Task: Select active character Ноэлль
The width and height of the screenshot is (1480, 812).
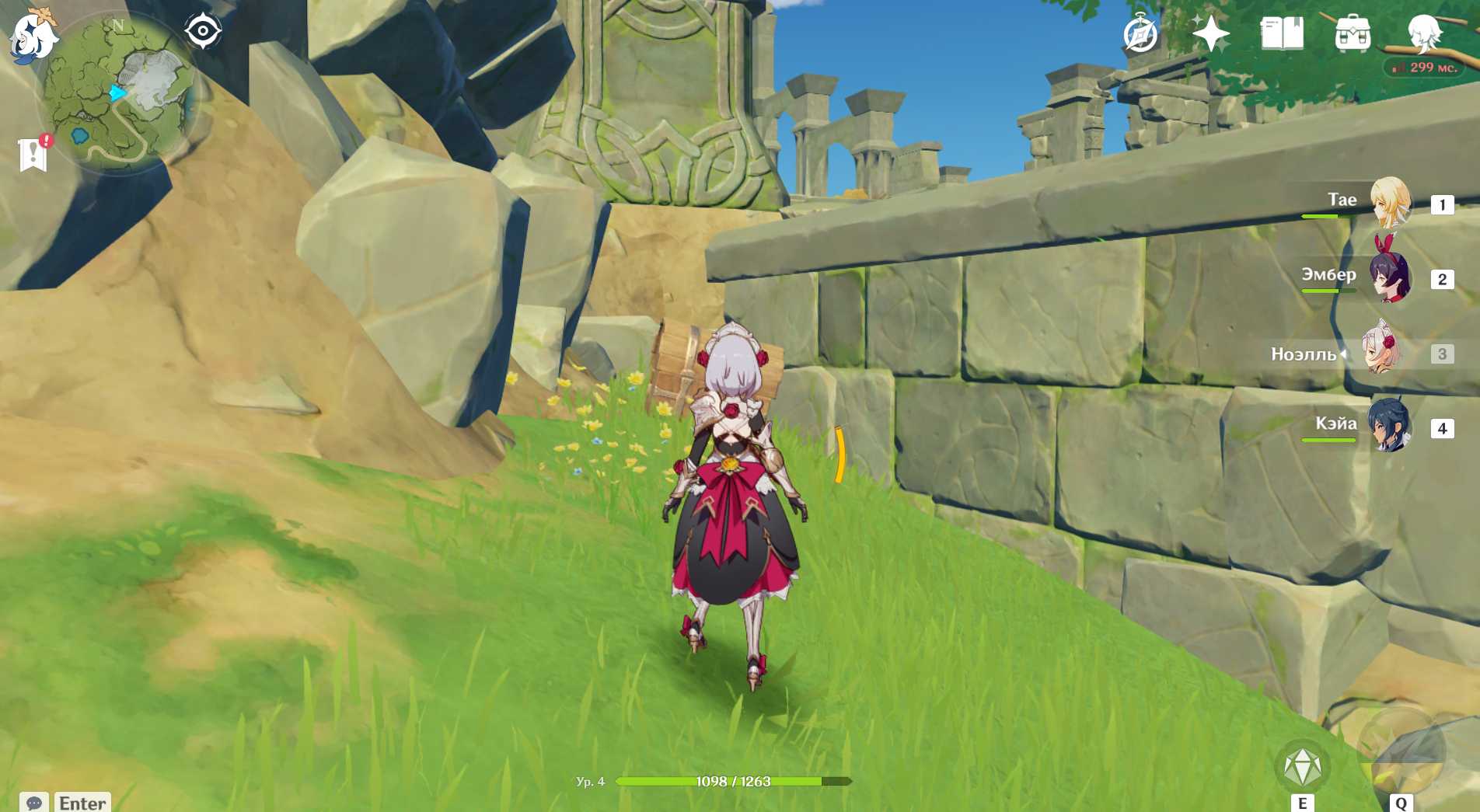Action: click(x=1381, y=353)
